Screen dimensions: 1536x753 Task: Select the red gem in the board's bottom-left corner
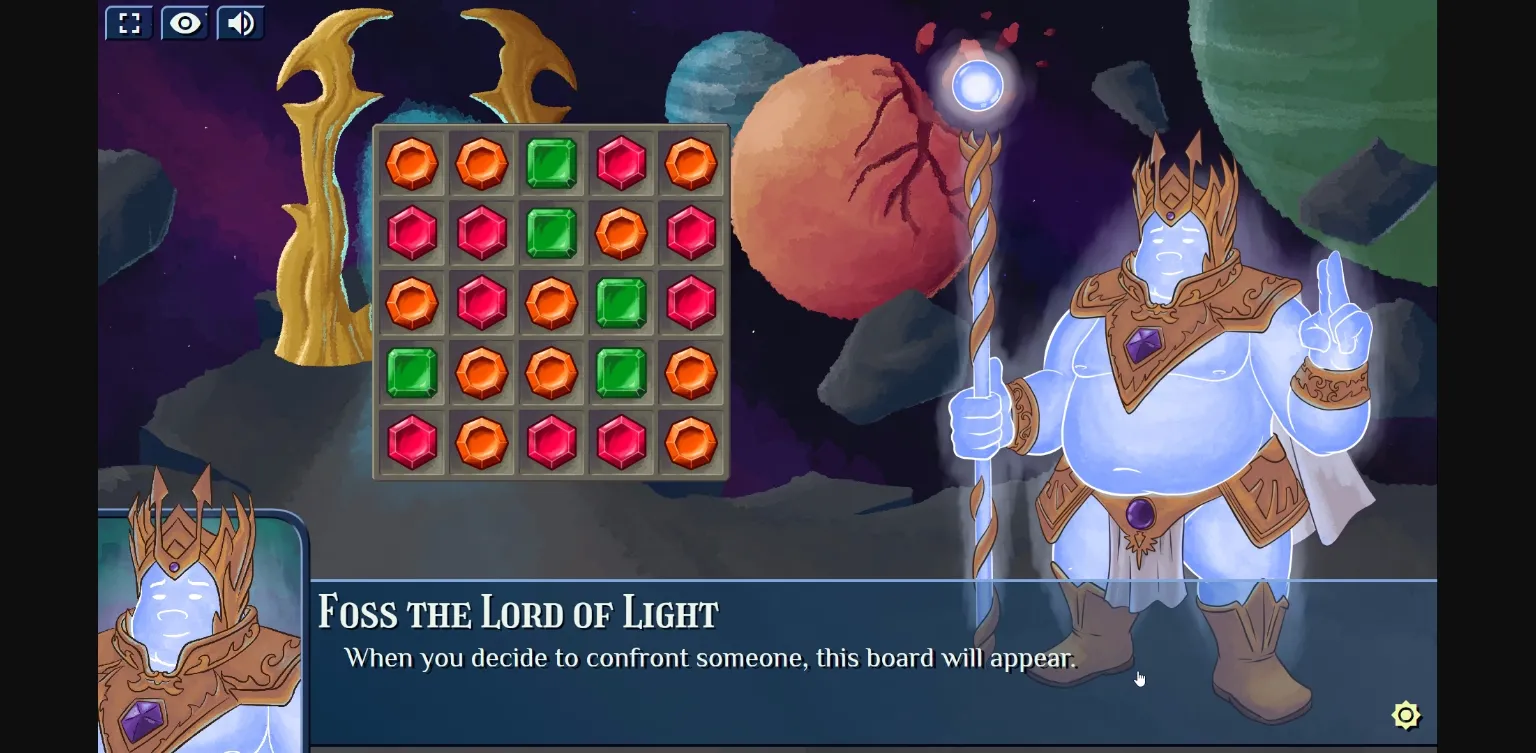(411, 443)
